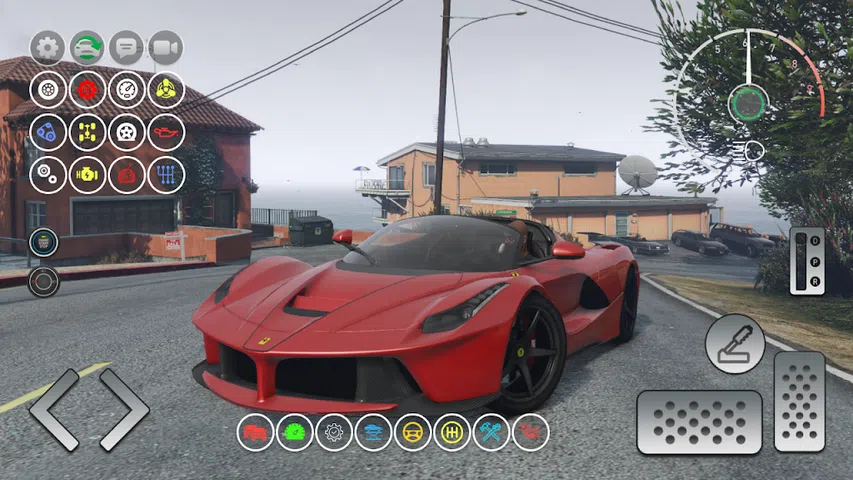The height and width of the screenshot is (480, 853).
Task: Select the blue timing belt icon
Action: 47,132
